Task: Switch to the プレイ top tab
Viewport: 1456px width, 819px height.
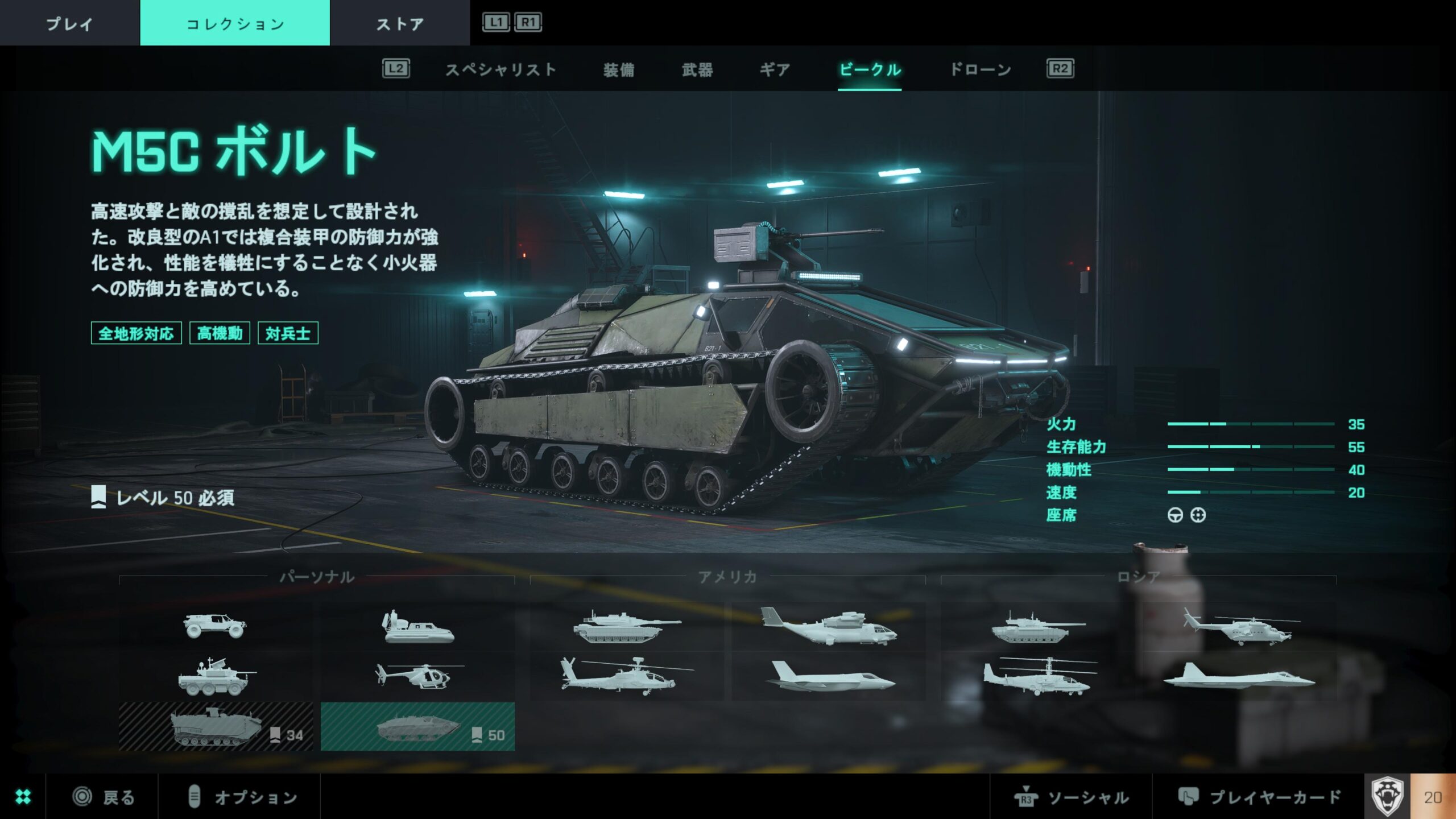Action: (69, 23)
